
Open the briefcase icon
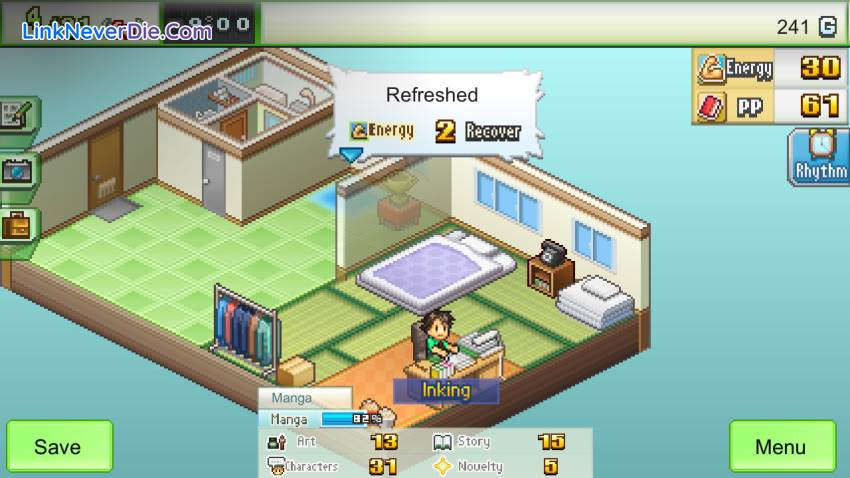pyautogui.click(x=18, y=225)
